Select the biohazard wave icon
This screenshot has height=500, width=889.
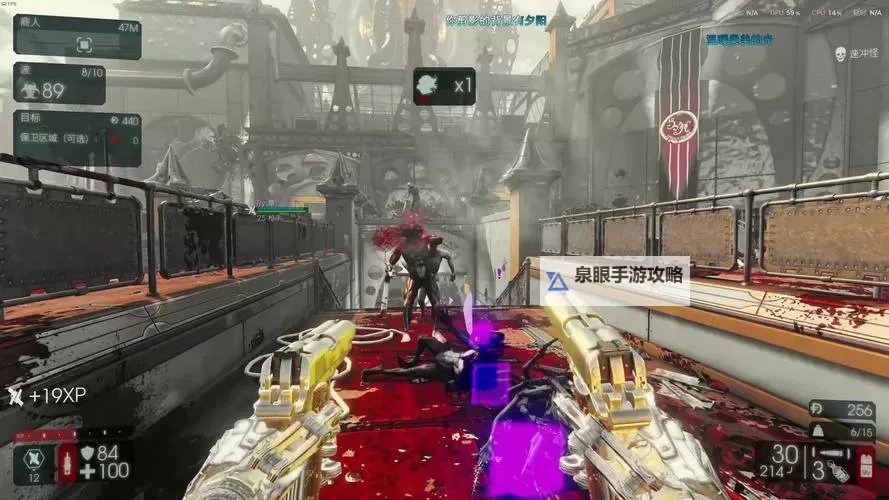coord(28,90)
